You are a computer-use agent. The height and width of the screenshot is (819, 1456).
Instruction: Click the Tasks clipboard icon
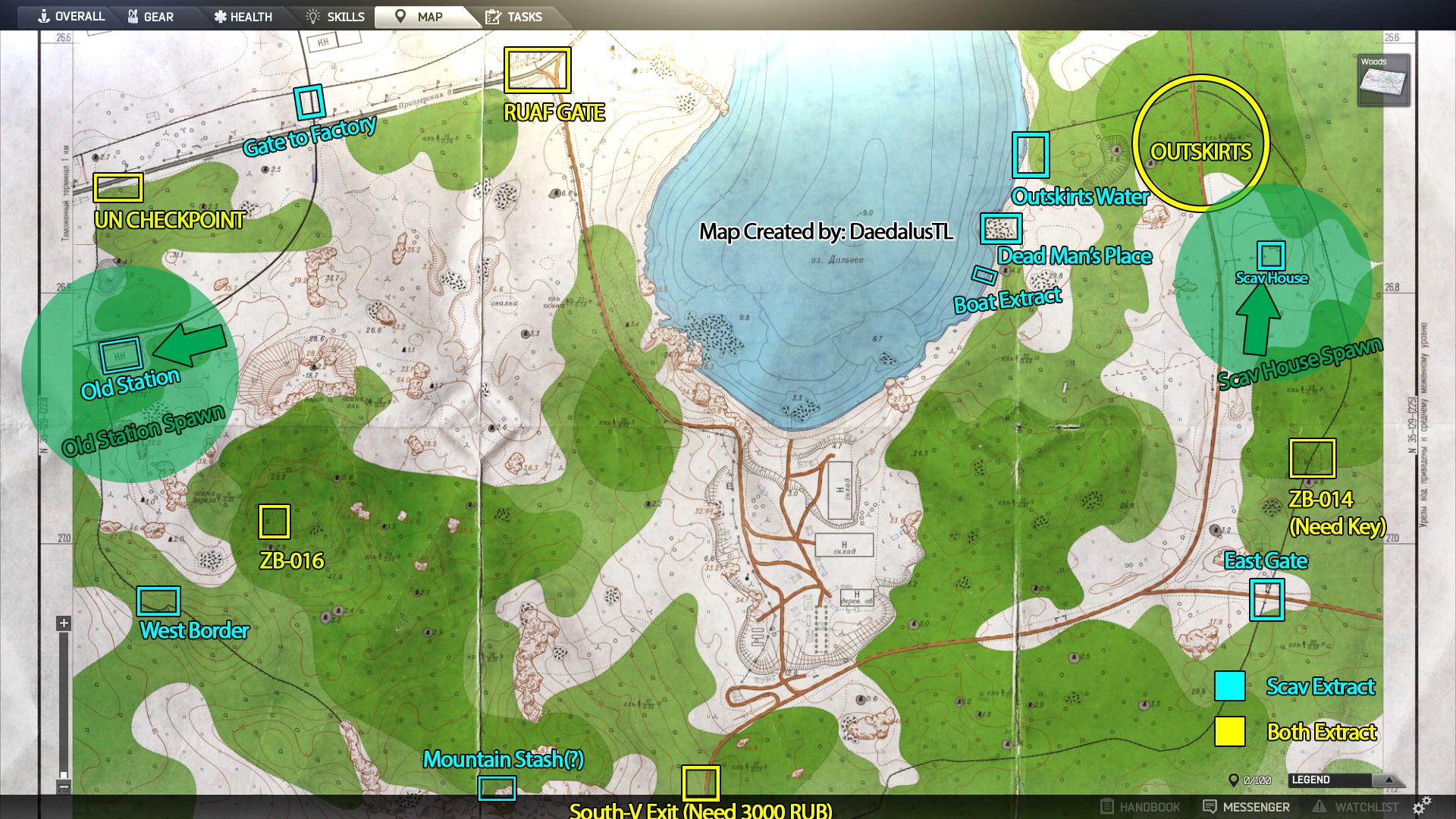pyautogui.click(x=492, y=16)
